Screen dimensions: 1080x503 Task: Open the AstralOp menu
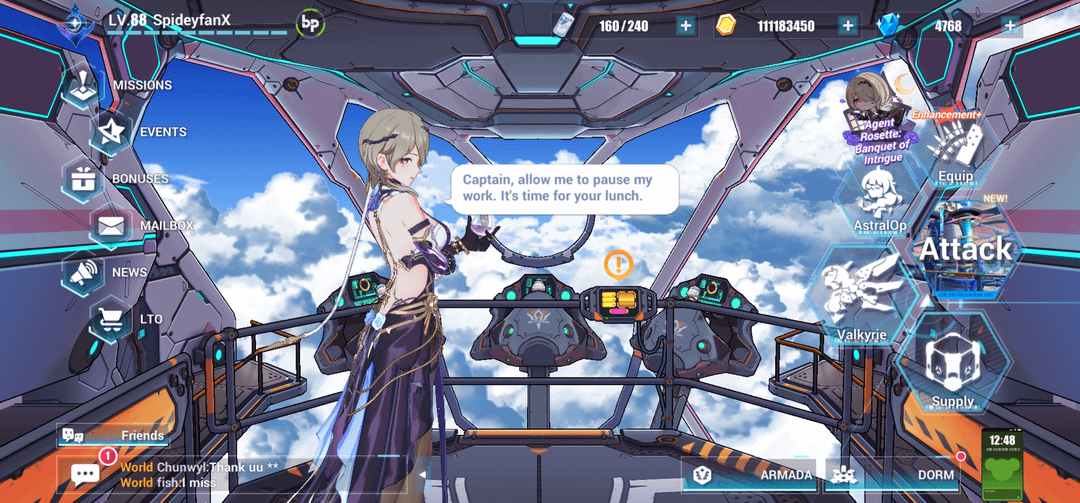coord(880,198)
